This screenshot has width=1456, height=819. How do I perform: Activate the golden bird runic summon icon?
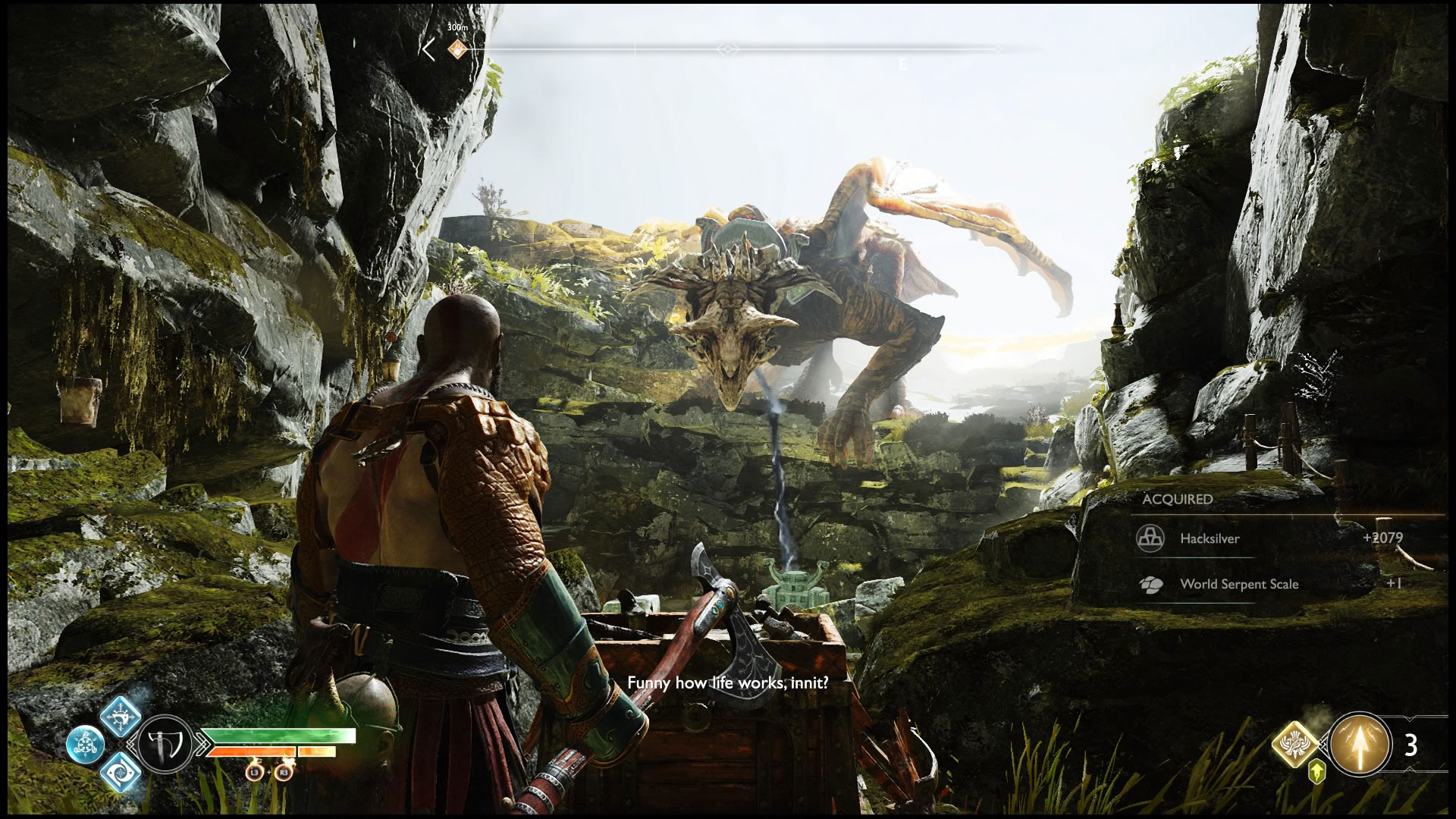(x=1298, y=744)
